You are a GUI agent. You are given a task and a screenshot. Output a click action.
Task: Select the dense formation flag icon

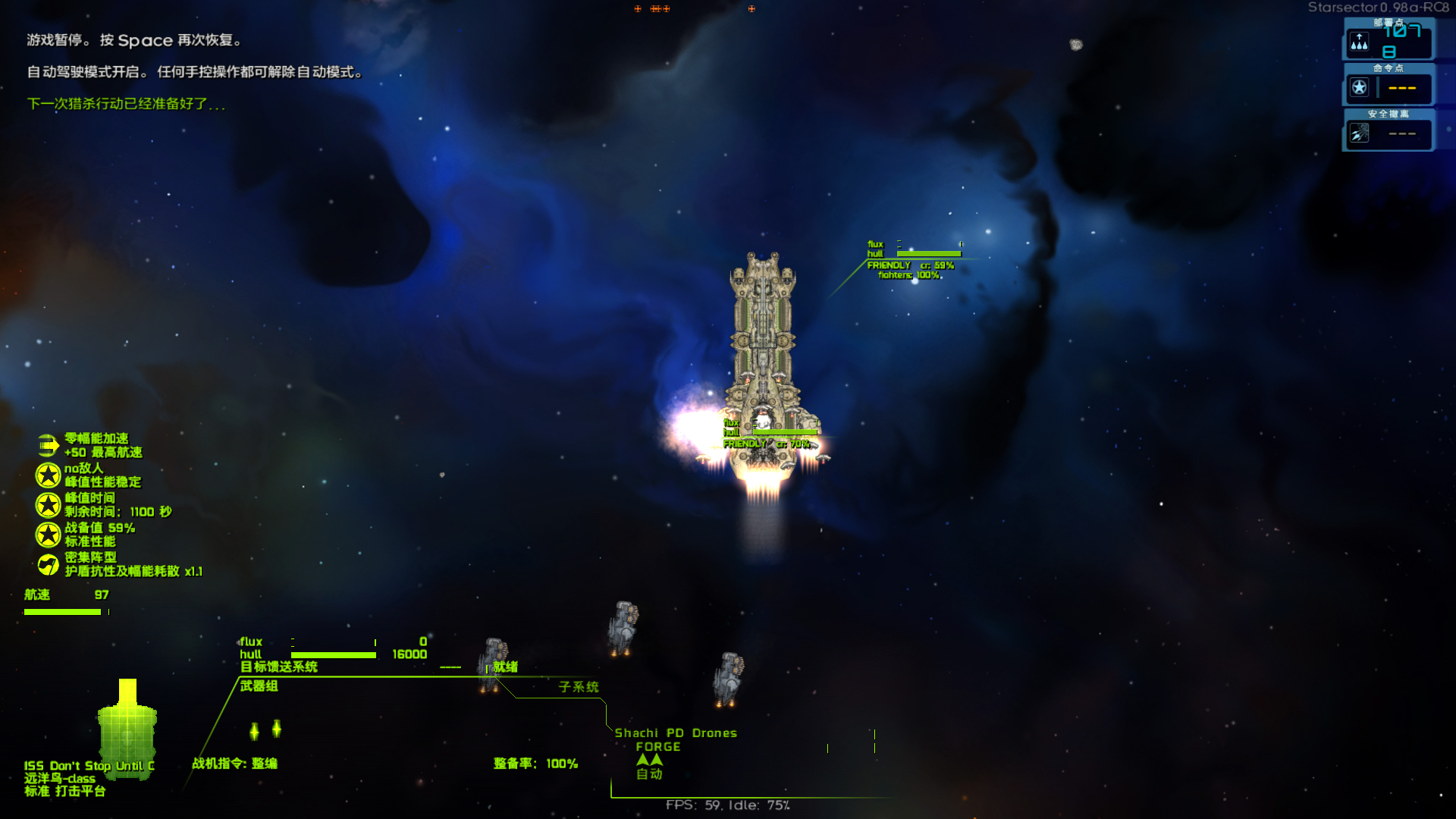click(48, 564)
